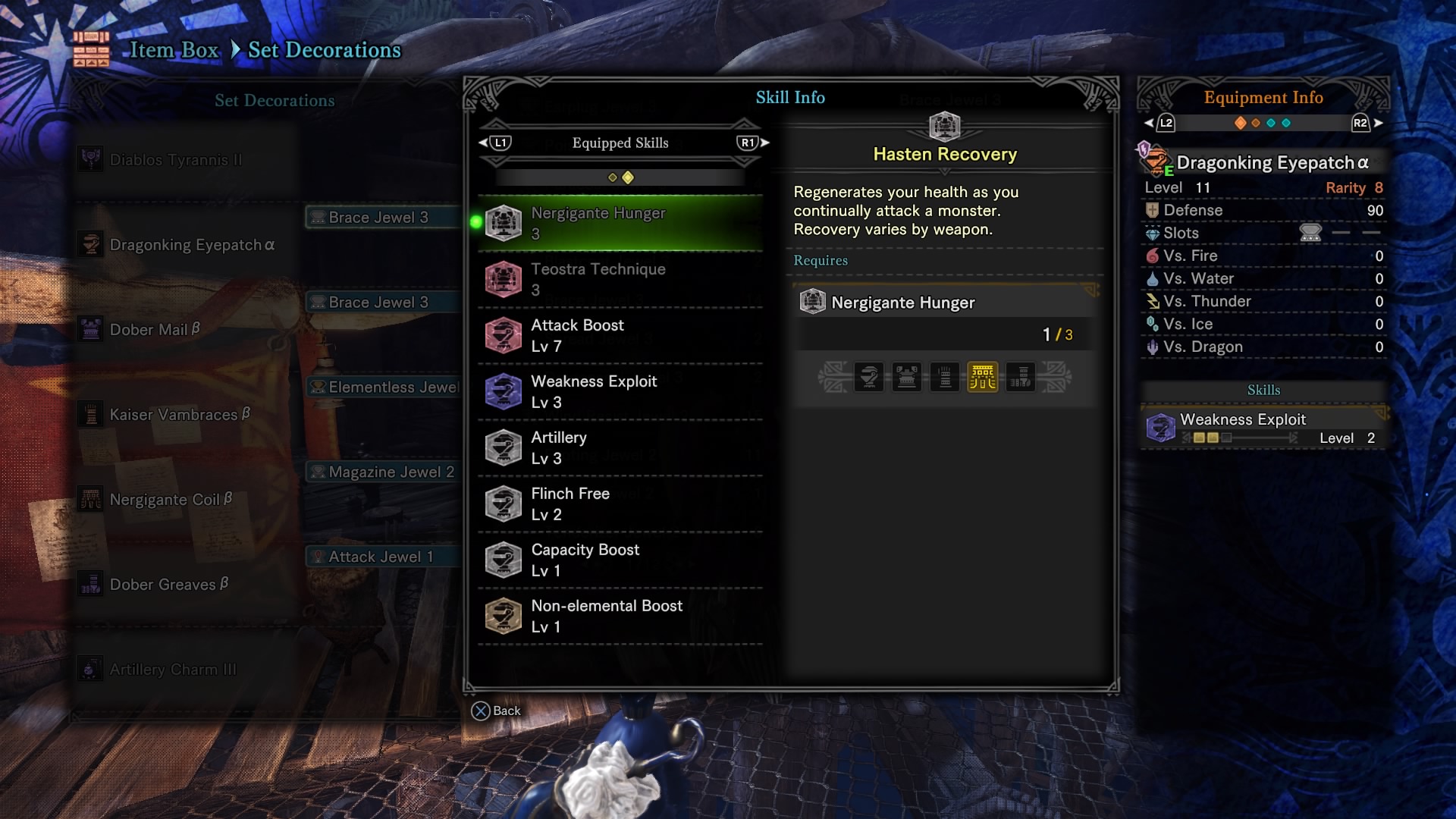Select Diablos Tyrannis II weapon entry
This screenshot has height=819, width=1456.
click(176, 160)
